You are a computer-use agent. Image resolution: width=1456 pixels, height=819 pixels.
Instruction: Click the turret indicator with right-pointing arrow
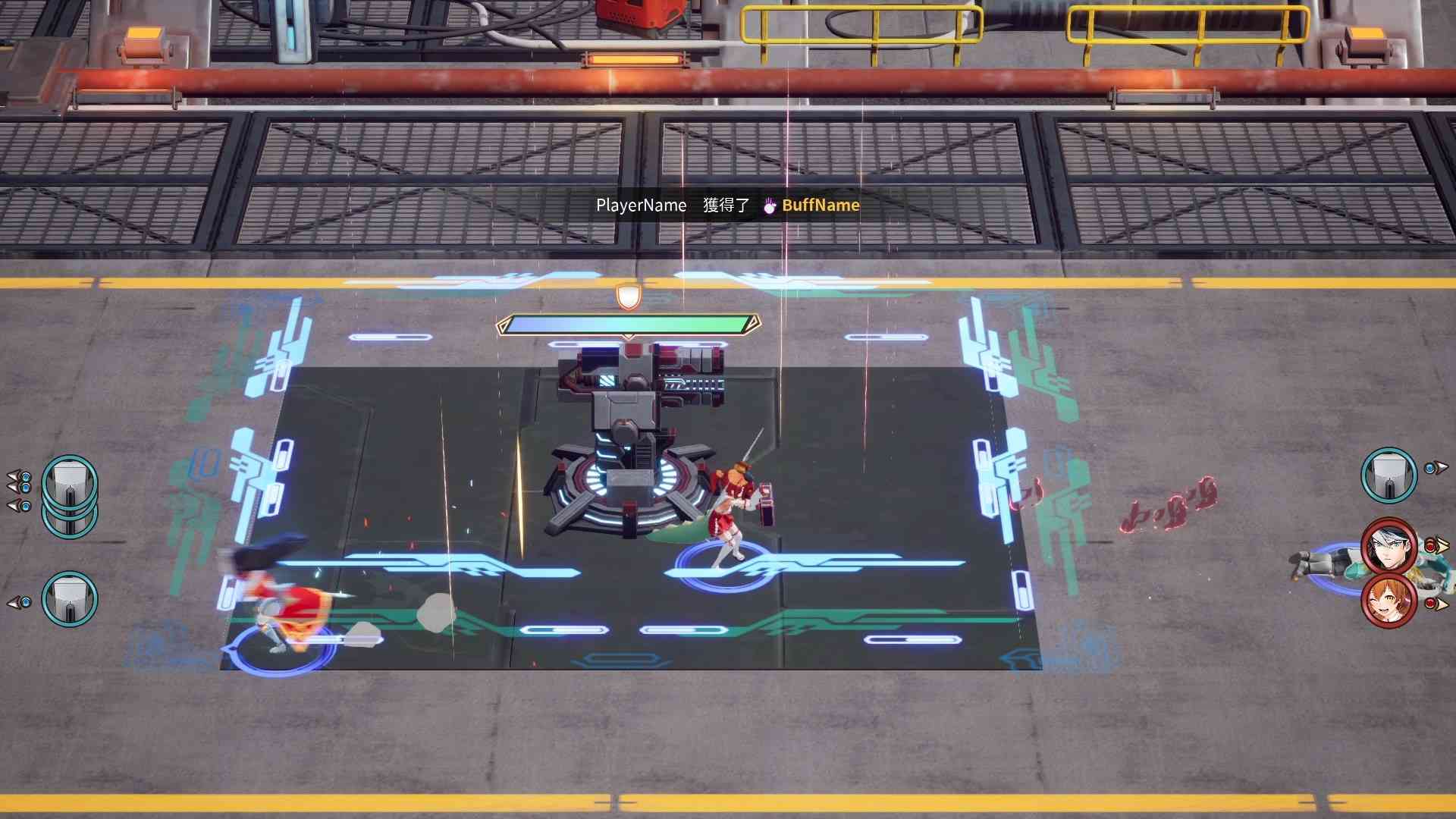(x=1389, y=475)
